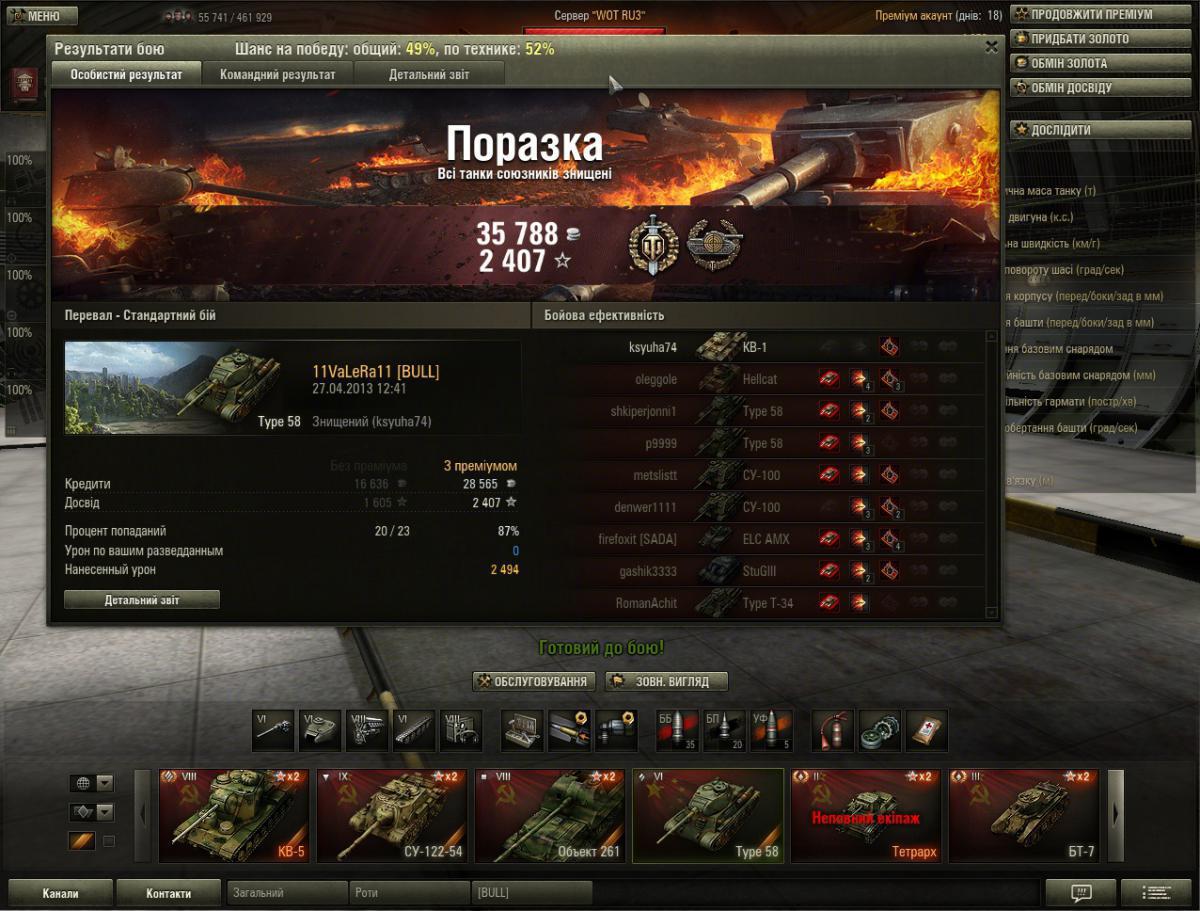Pick the БТ-7 tank card
Viewport: 1200px width, 911px height.
[x=1023, y=815]
